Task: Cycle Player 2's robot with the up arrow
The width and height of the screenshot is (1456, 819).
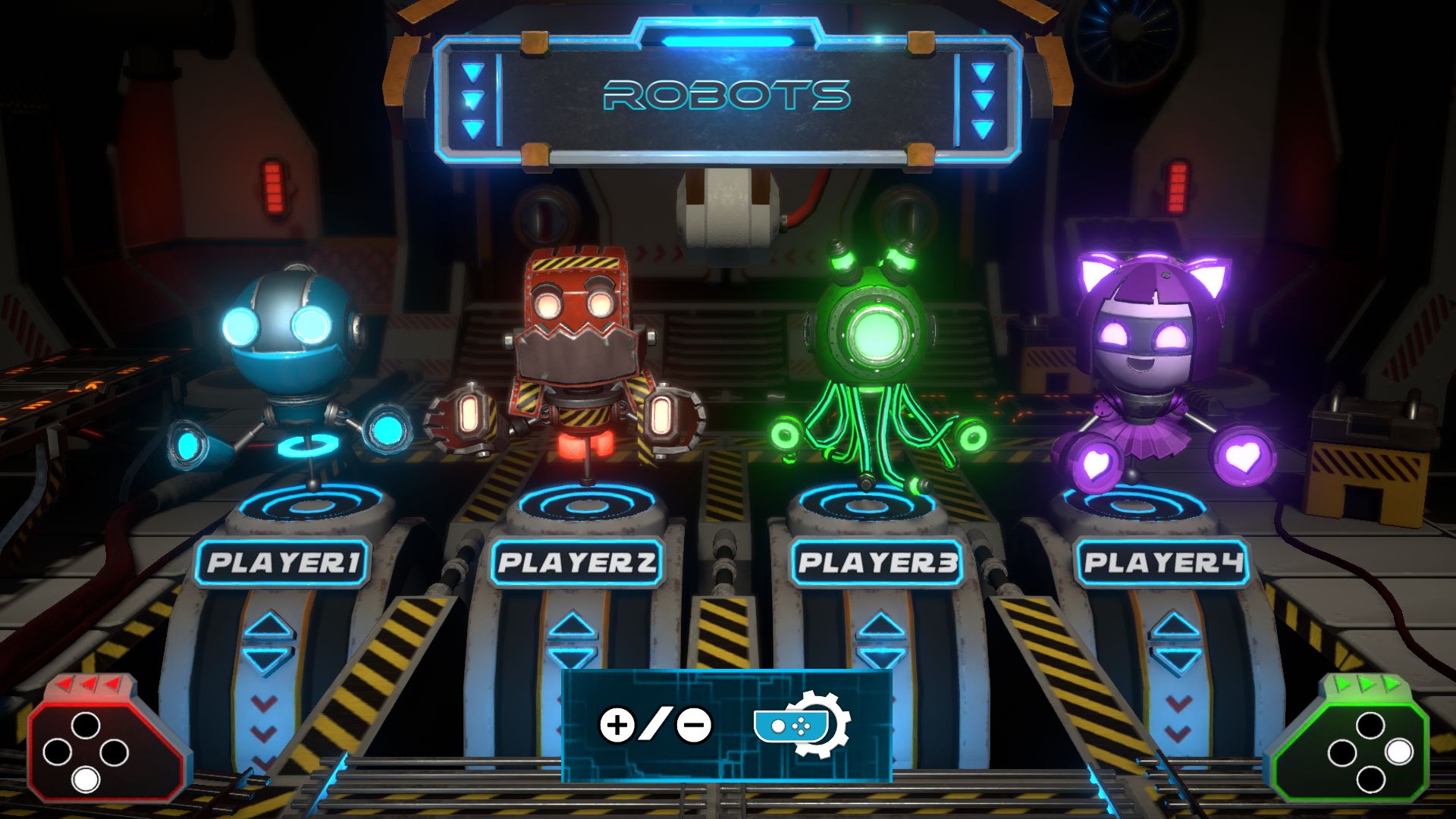Action: (572, 626)
